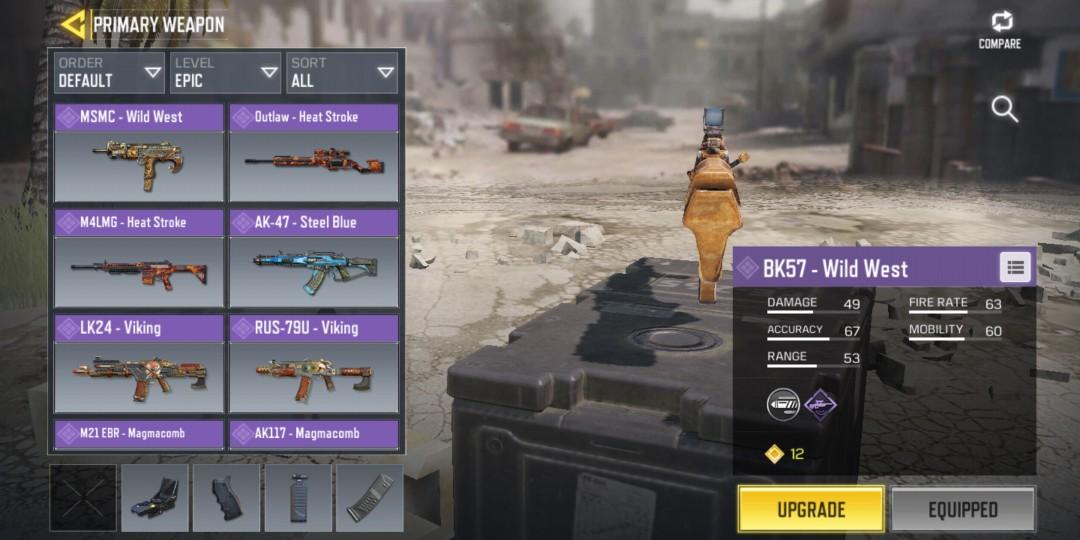Pick the AK-47 - Steel Blue rifle
Image resolution: width=1080 pixels, height=540 pixels.
(314, 258)
